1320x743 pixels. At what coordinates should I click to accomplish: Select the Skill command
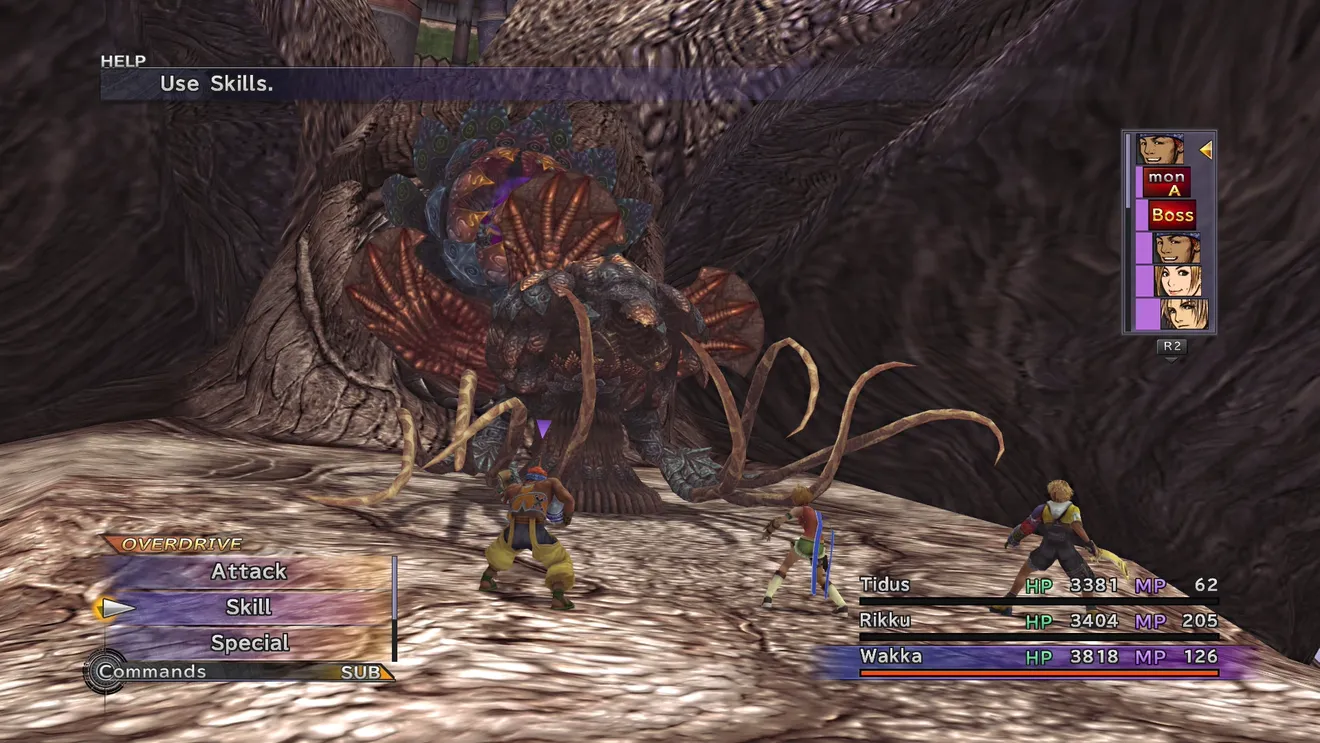tap(249, 607)
